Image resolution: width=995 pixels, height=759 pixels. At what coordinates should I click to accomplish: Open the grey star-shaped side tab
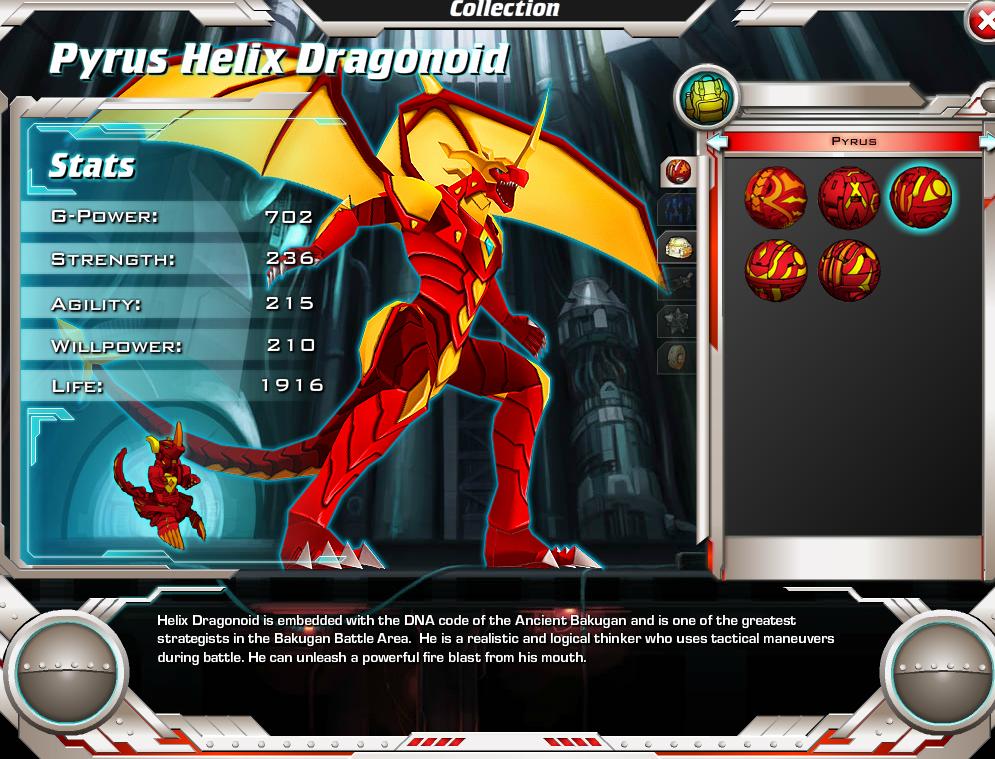click(x=676, y=321)
